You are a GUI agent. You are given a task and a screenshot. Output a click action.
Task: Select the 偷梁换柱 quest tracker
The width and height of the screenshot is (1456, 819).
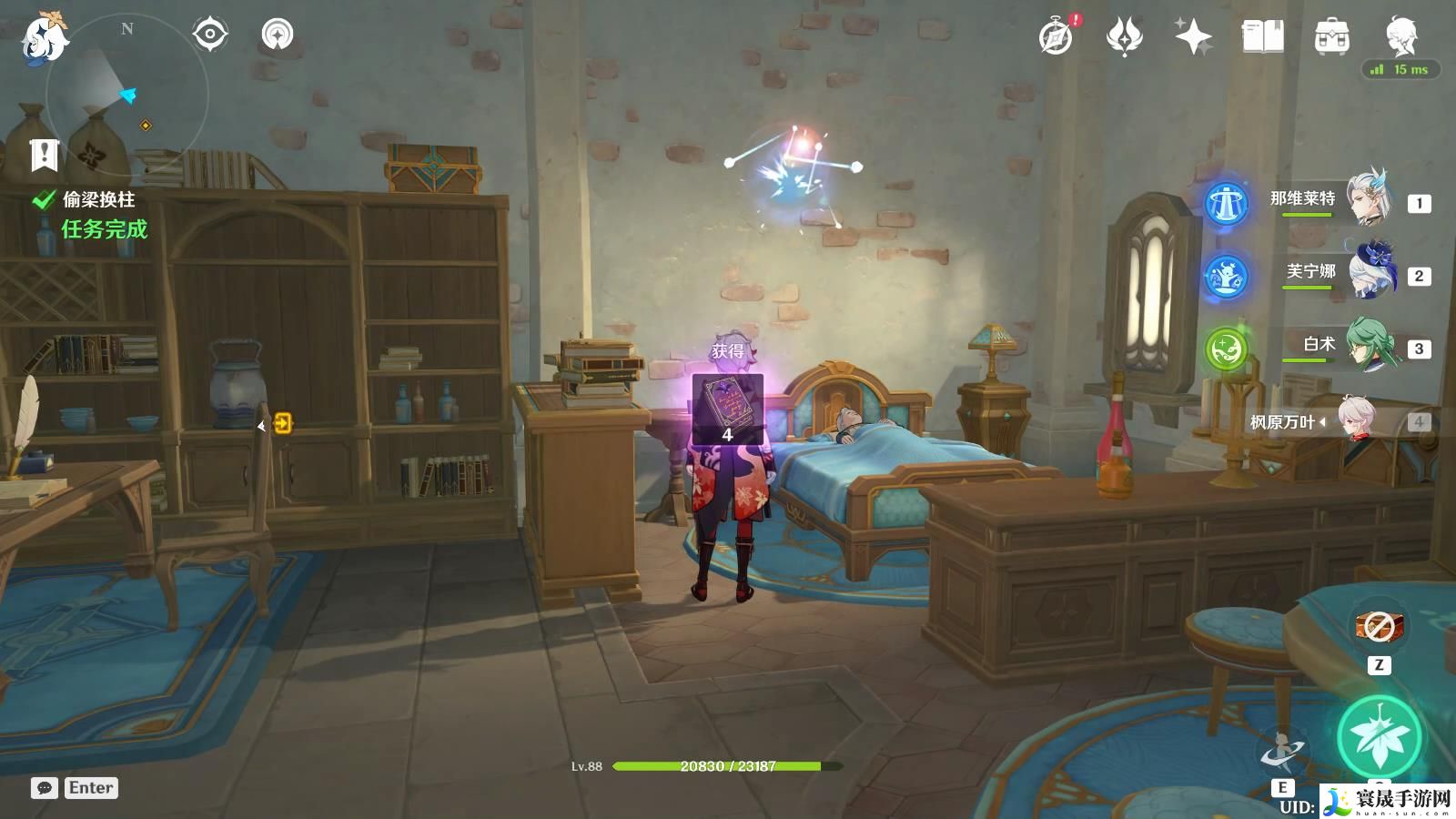coord(98,200)
